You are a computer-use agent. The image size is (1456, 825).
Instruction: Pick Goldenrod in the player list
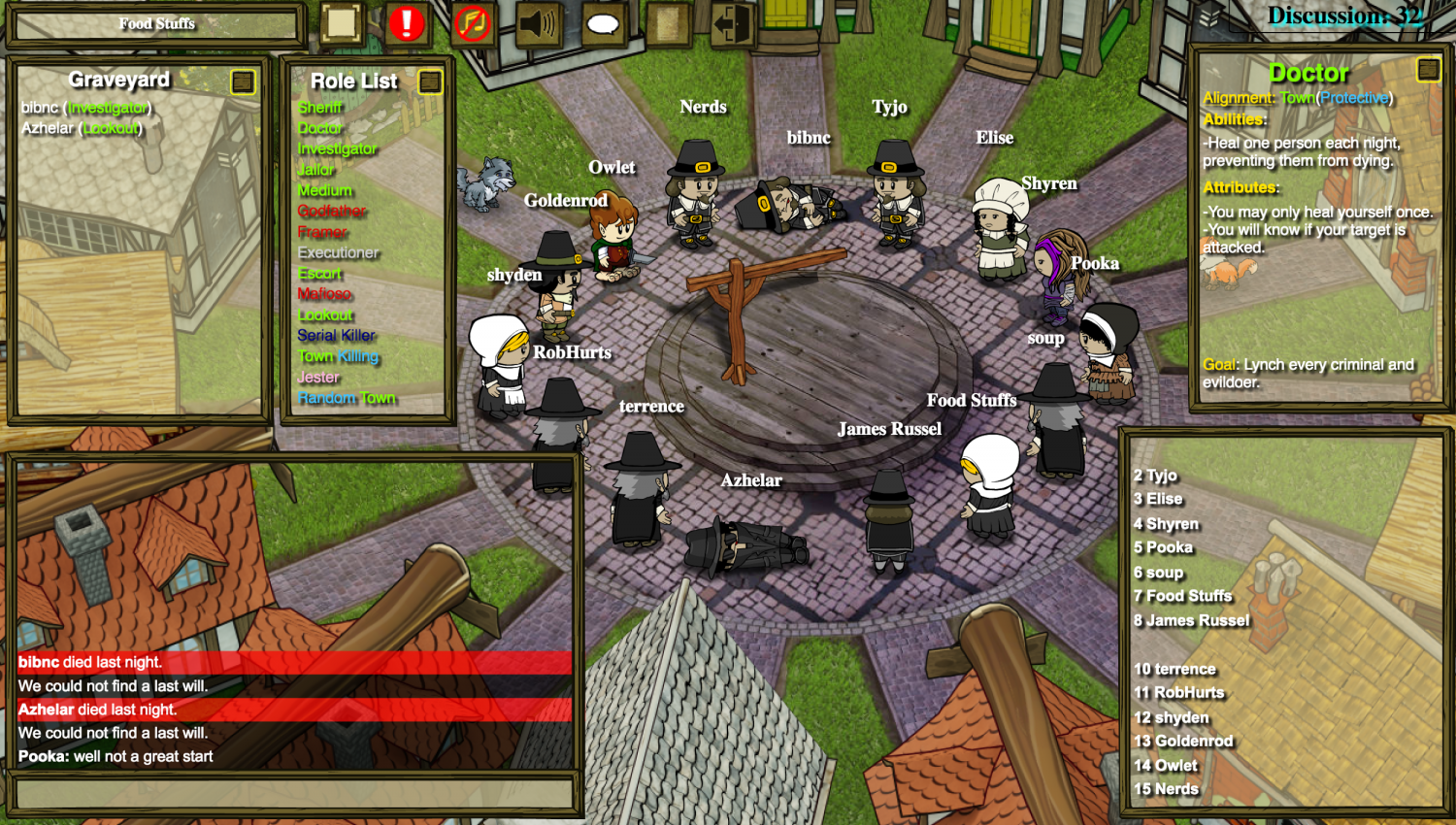[1183, 741]
